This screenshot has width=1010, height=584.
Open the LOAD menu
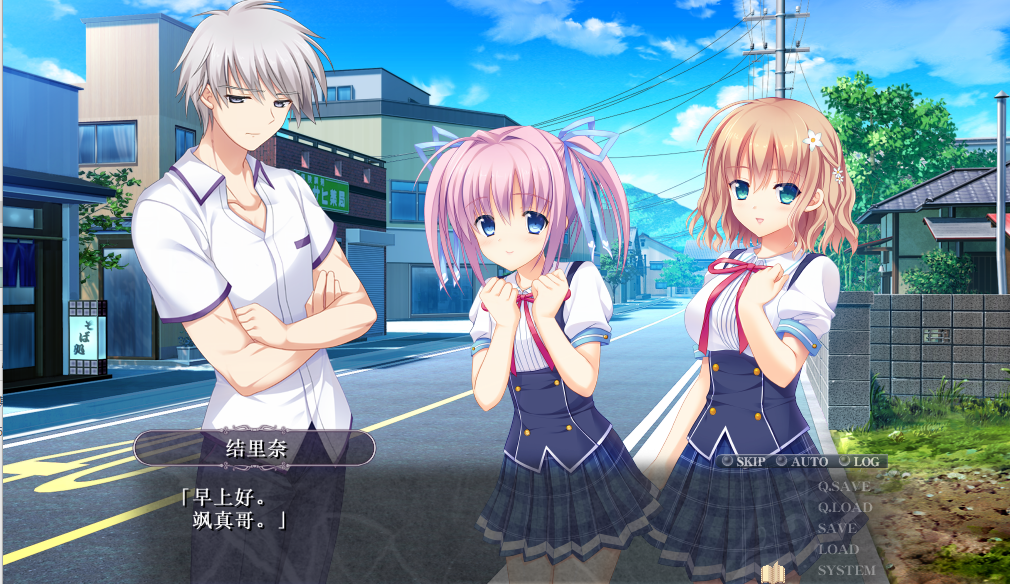(838, 549)
